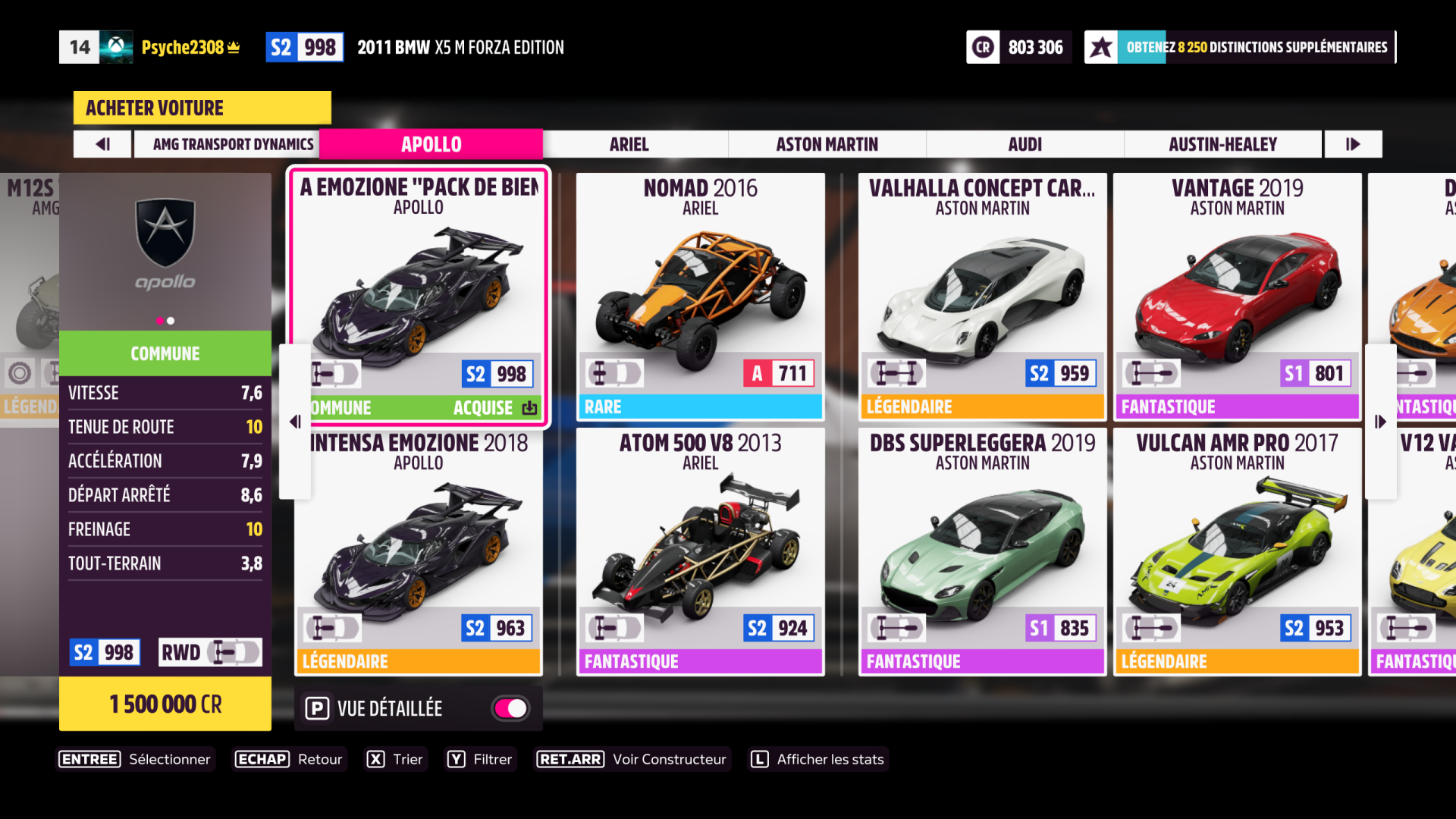The width and height of the screenshot is (1456, 819).
Task: Select the Vulcan AMR Pro 2017 card
Action: [x=1237, y=551]
